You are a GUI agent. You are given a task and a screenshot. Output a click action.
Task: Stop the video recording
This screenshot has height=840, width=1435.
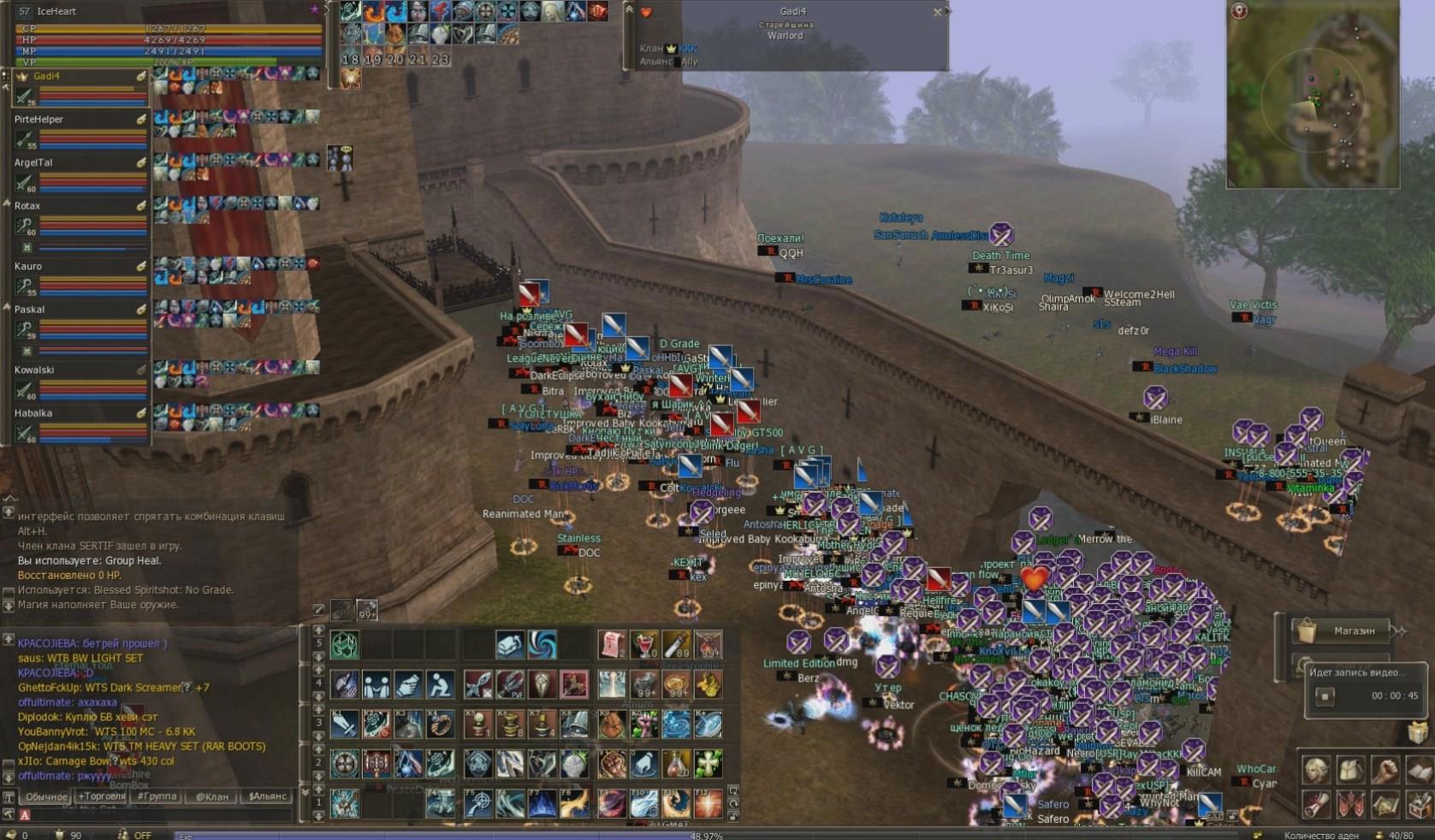tap(1325, 696)
